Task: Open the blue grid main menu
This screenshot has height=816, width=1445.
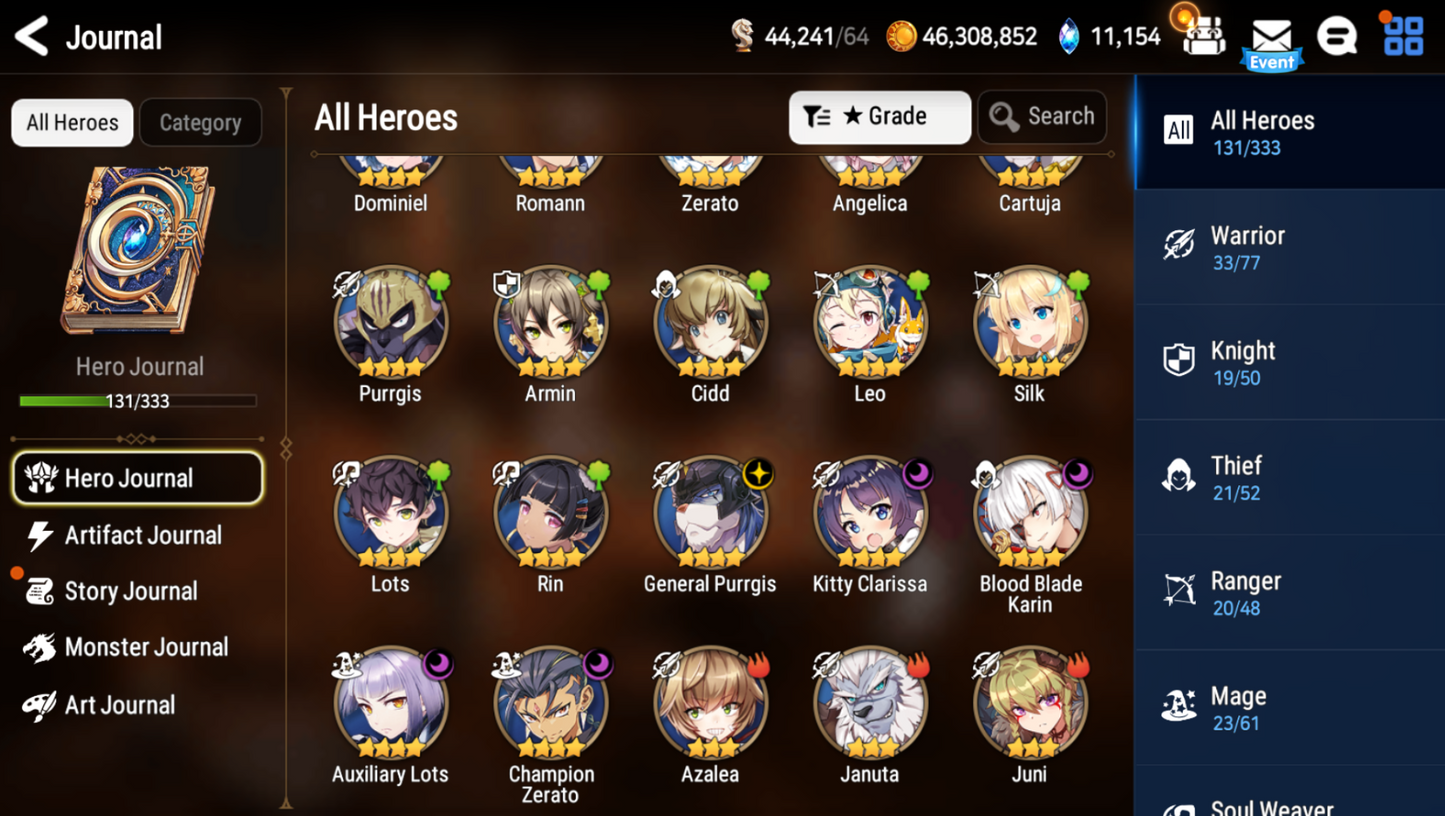Action: coord(1403,36)
